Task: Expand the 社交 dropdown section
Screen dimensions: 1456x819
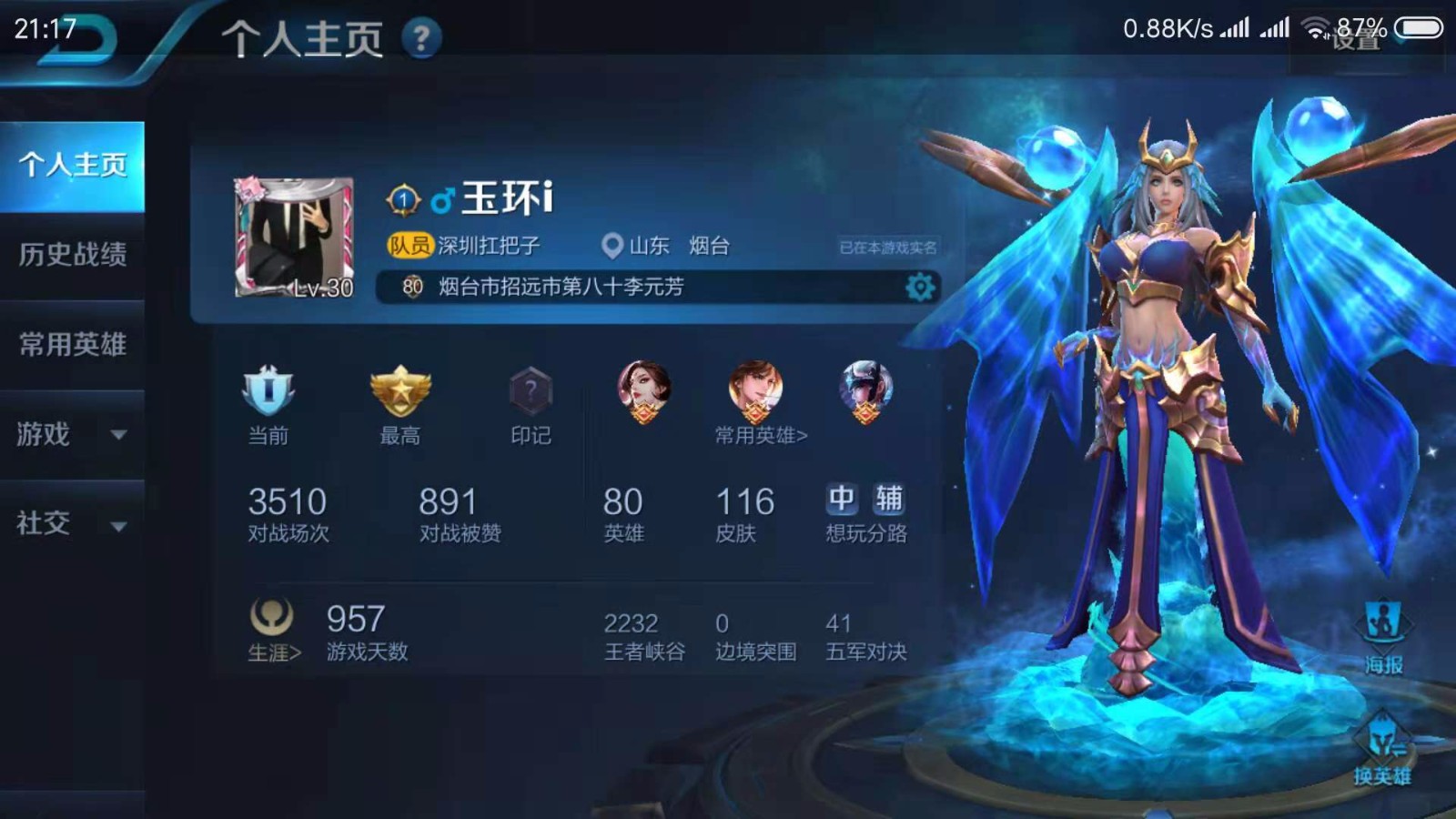Action: (x=73, y=524)
